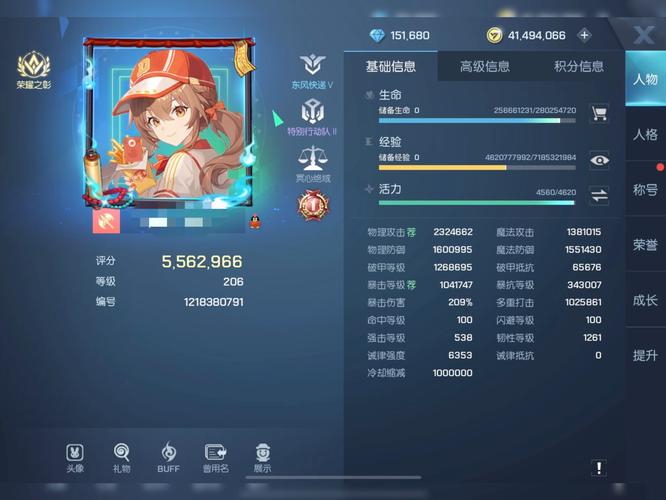The width and height of the screenshot is (666, 500).
Task: Select the 基础信息 tab
Action: click(390, 67)
